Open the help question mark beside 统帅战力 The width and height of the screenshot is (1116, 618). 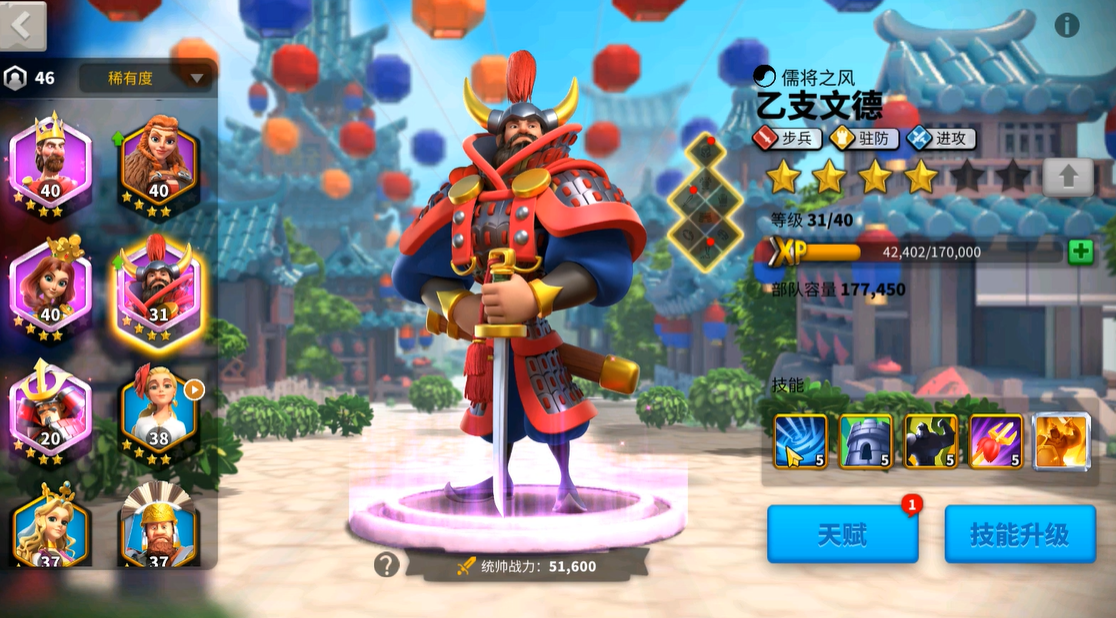[387, 565]
